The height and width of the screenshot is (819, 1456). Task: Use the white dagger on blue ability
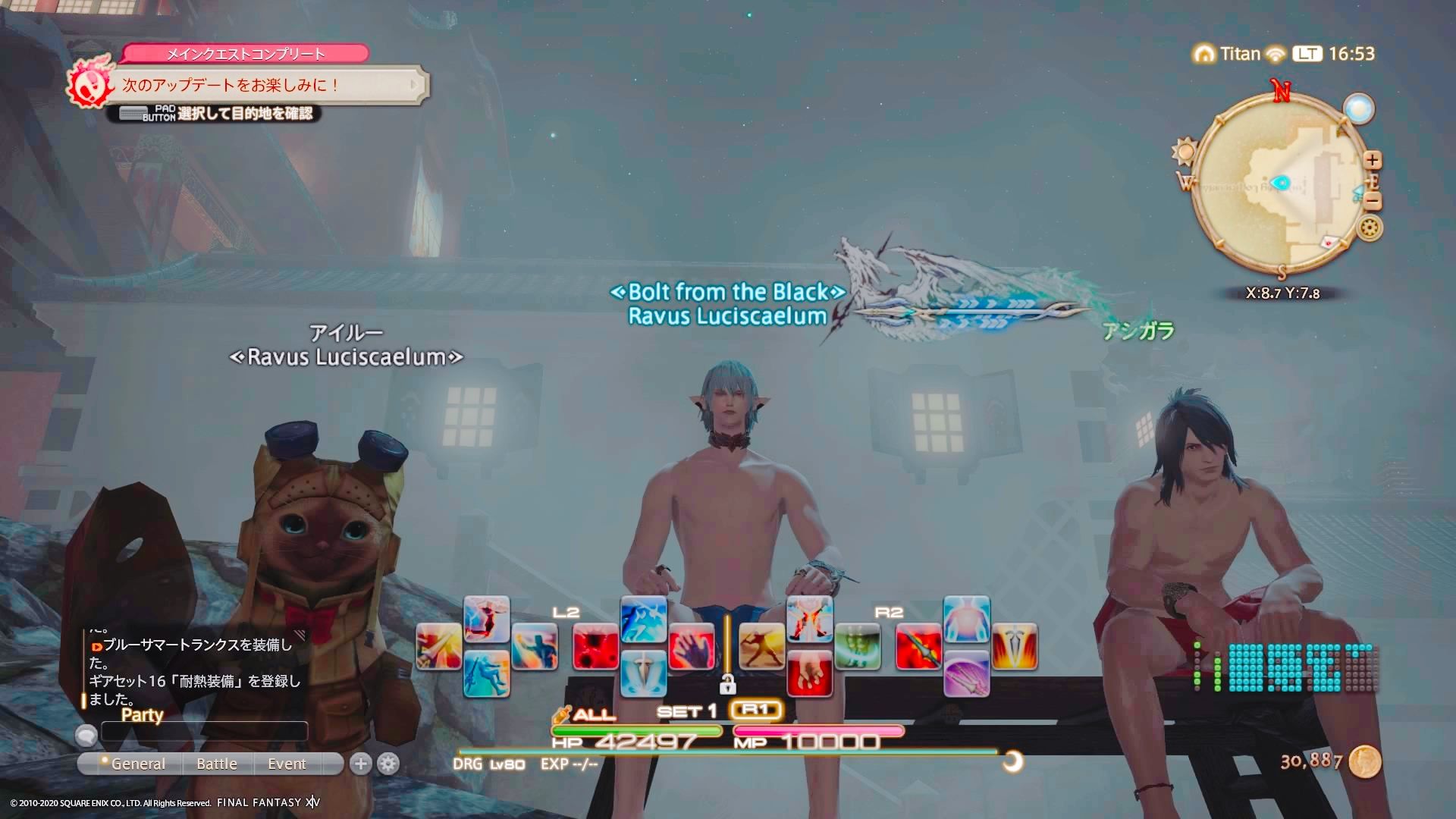pyautogui.click(x=643, y=673)
